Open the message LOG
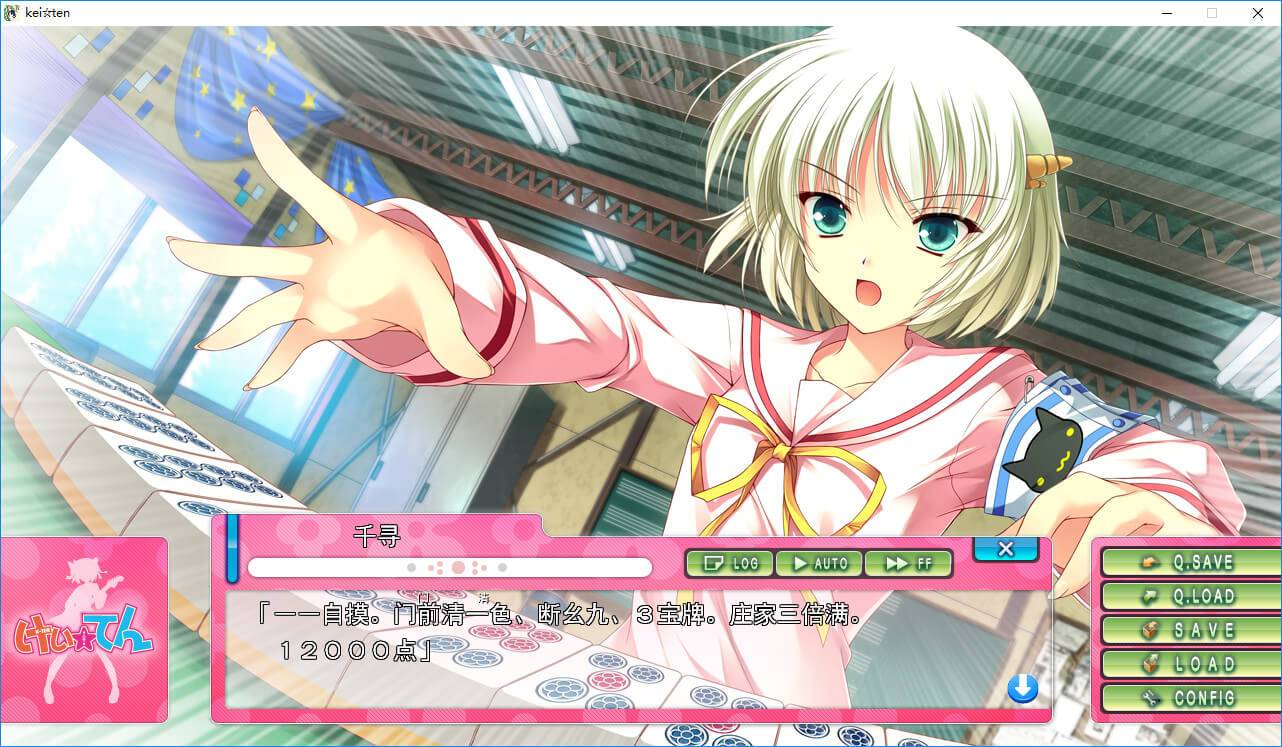Image resolution: width=1282 pixels, height=747 pixels. [730, 563]
